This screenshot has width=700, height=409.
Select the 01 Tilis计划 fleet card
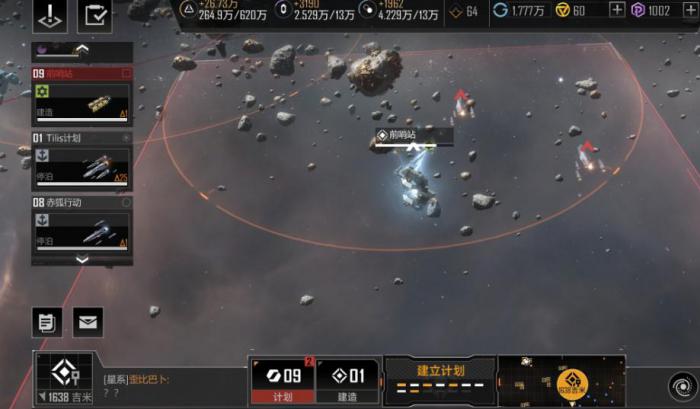pos(81,160)
